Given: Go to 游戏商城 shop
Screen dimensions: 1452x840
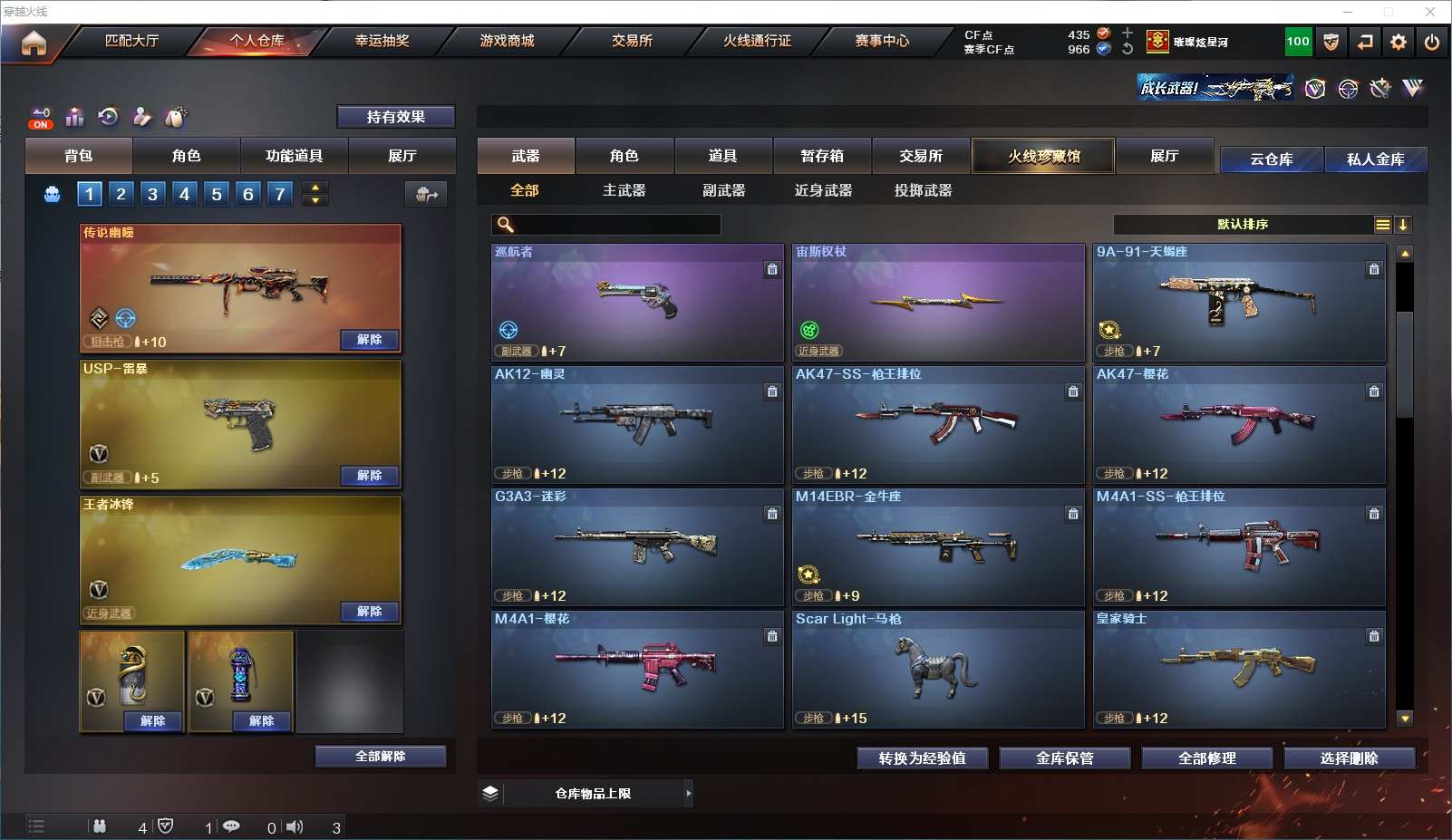Looking at the screenshot, I should (507, 41).
